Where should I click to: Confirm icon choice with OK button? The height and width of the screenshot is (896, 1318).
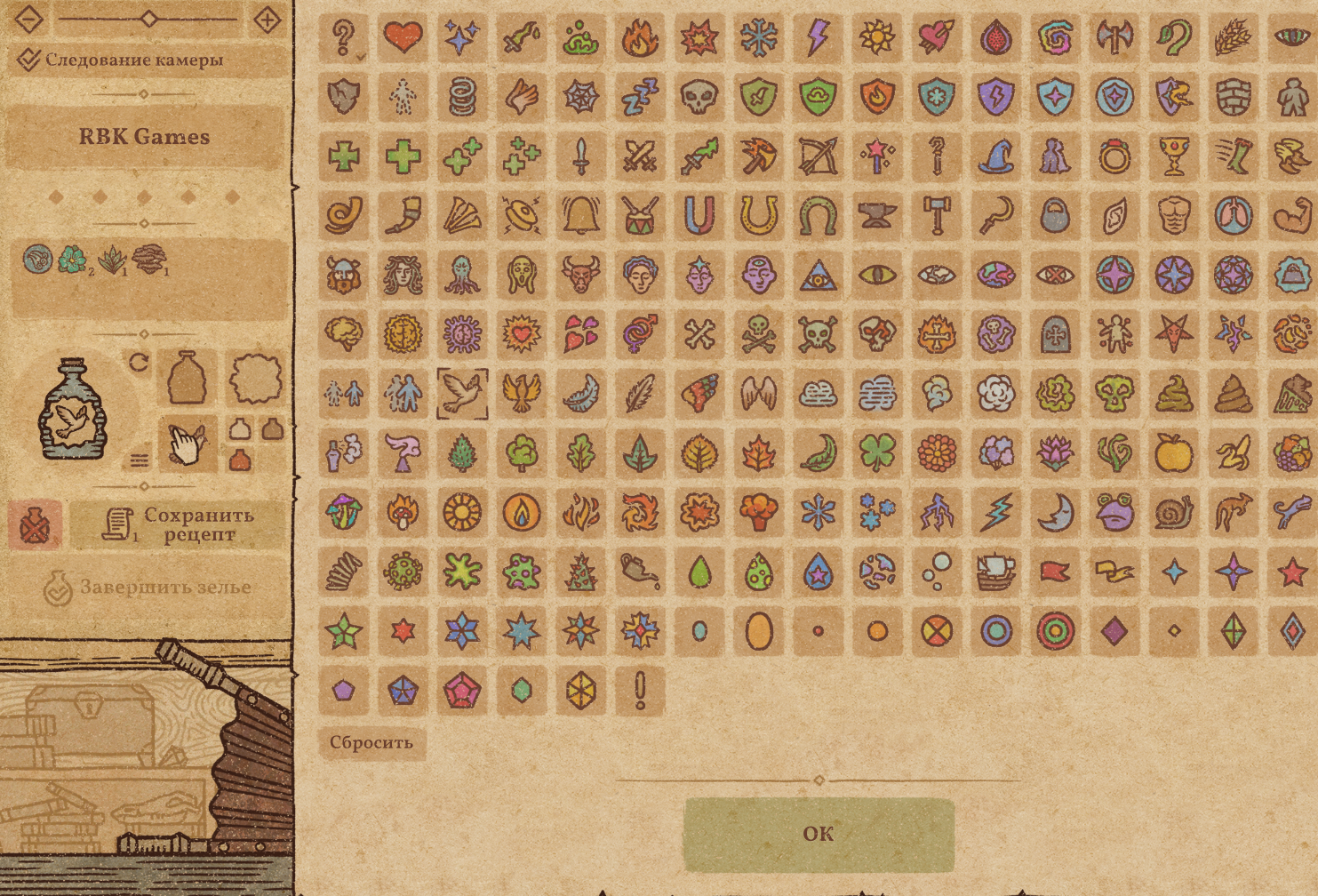click(x=819, y=834)
